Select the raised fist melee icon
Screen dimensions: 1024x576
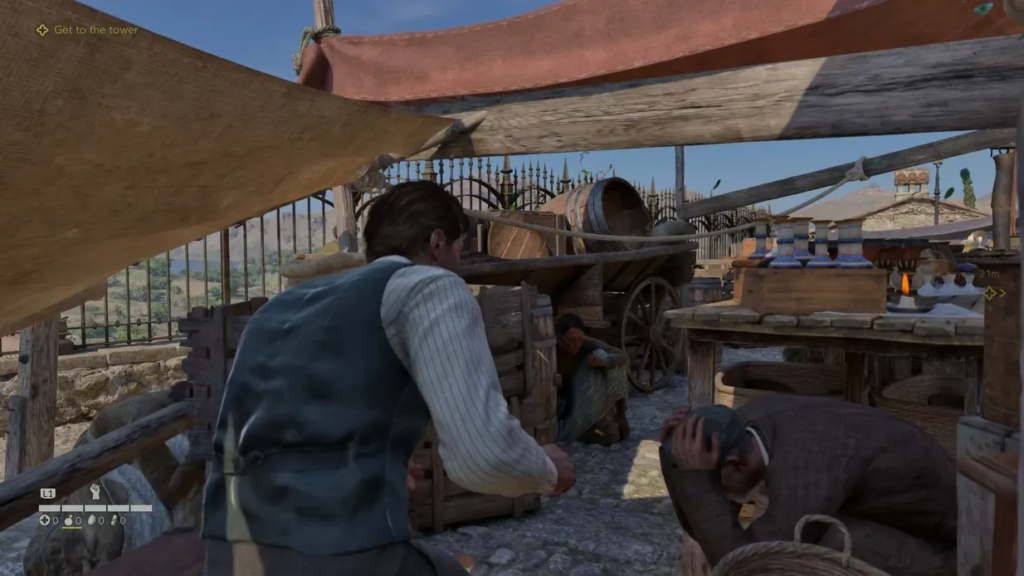click(x=96, y=492)
